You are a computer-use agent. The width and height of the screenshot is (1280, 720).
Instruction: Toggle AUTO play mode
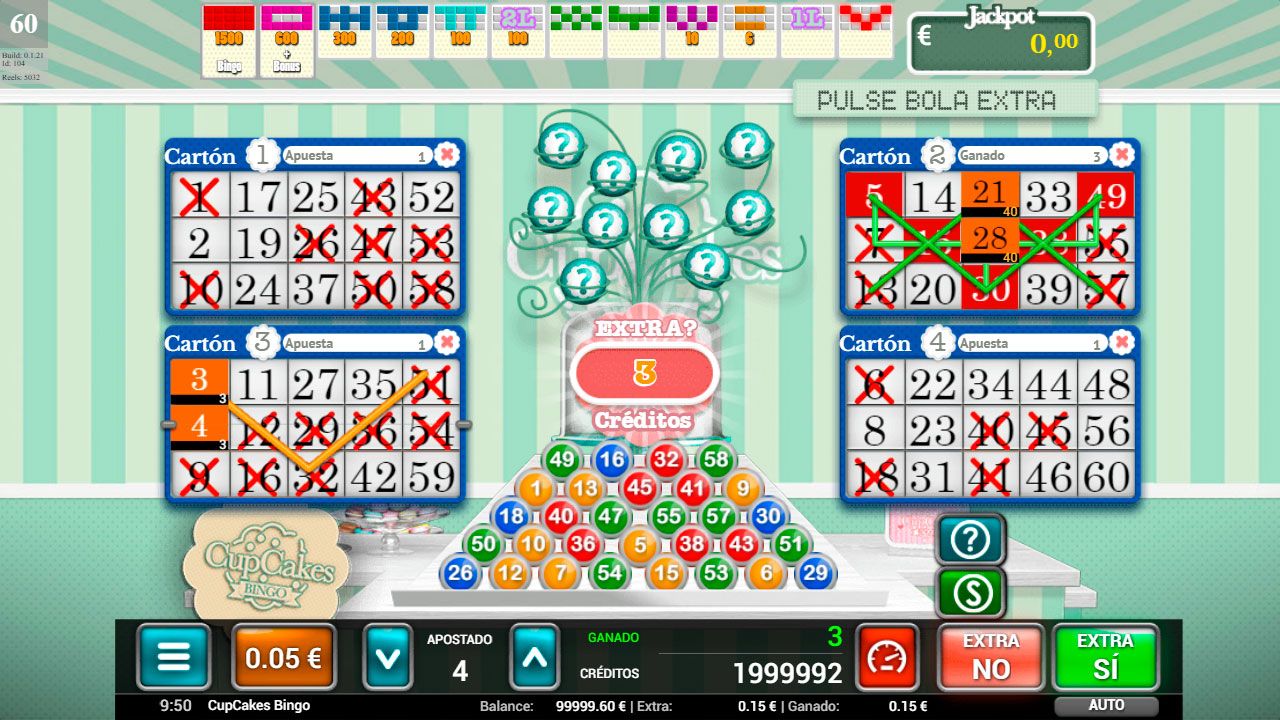[1106, 704]
